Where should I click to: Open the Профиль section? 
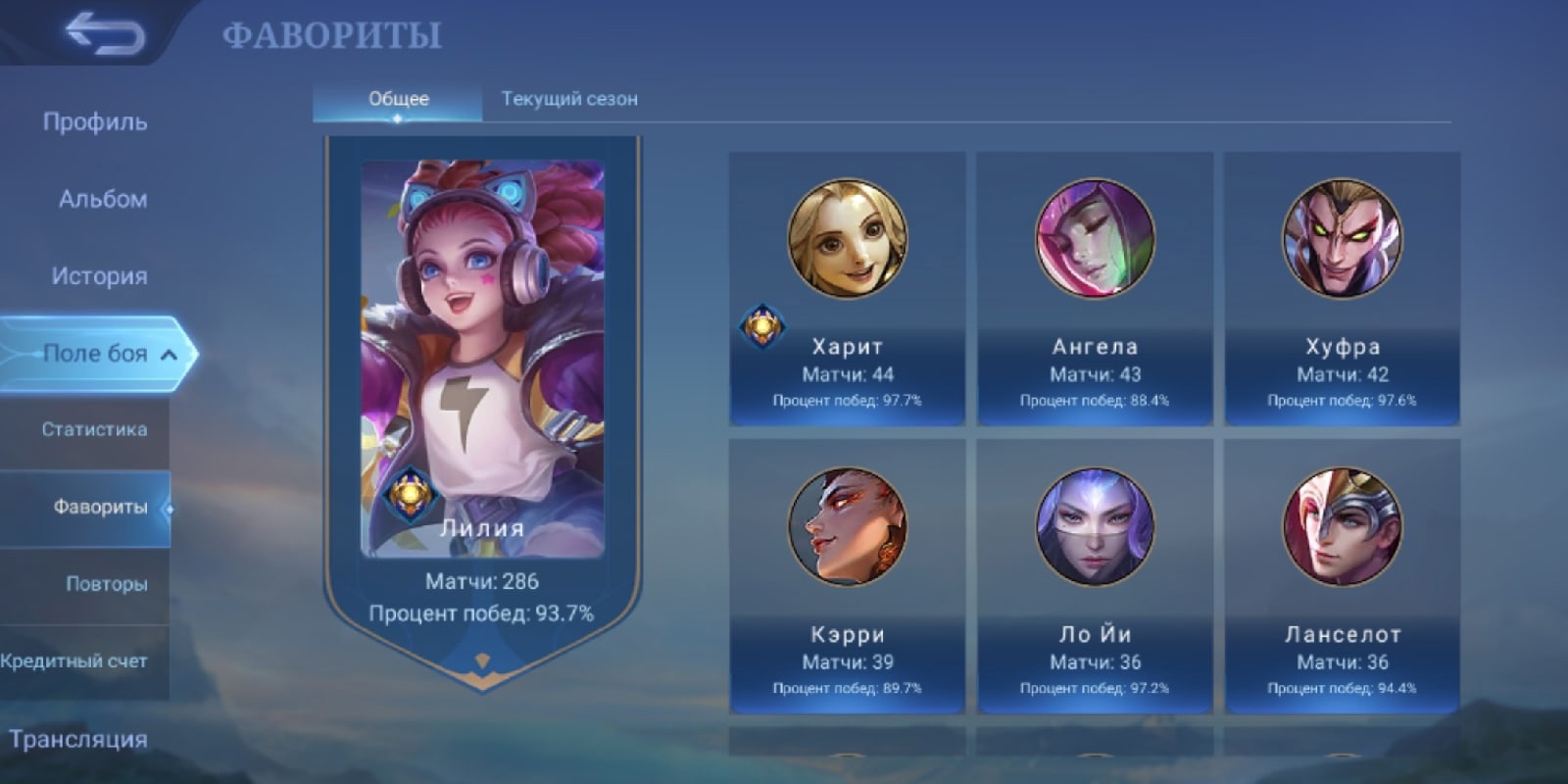95,122
